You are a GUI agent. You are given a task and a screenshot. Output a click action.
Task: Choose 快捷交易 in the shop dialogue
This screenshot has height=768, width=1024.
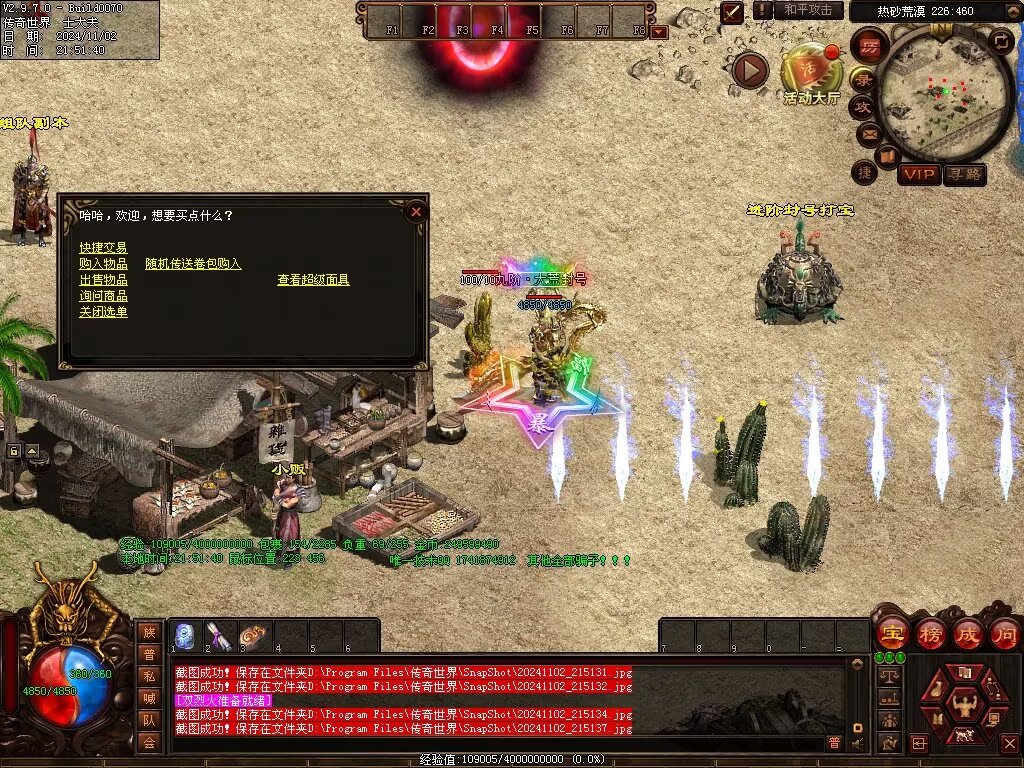(x=103, y=248)
